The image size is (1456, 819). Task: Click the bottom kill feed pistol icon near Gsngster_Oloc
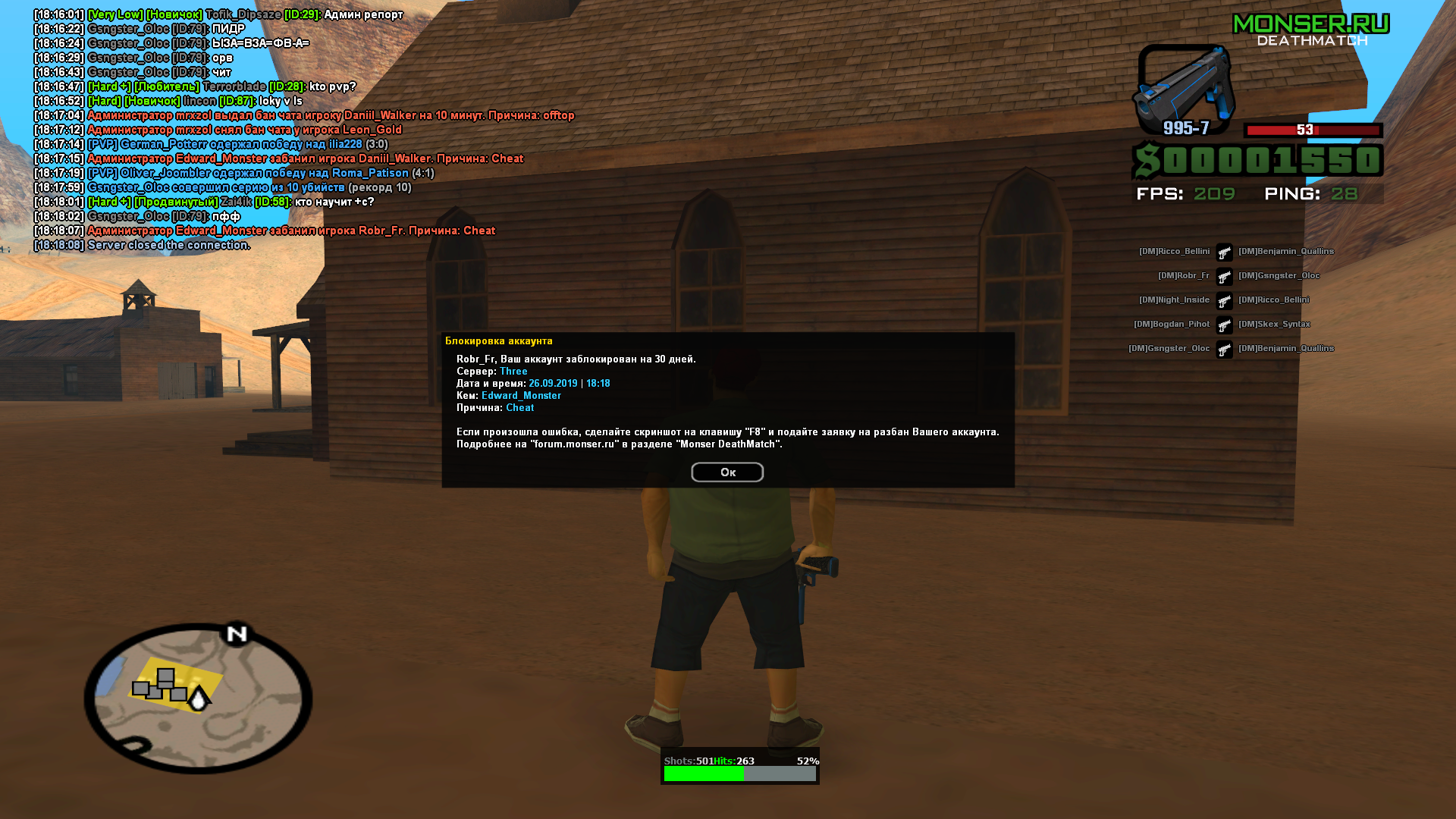[x=1224, y=350]
